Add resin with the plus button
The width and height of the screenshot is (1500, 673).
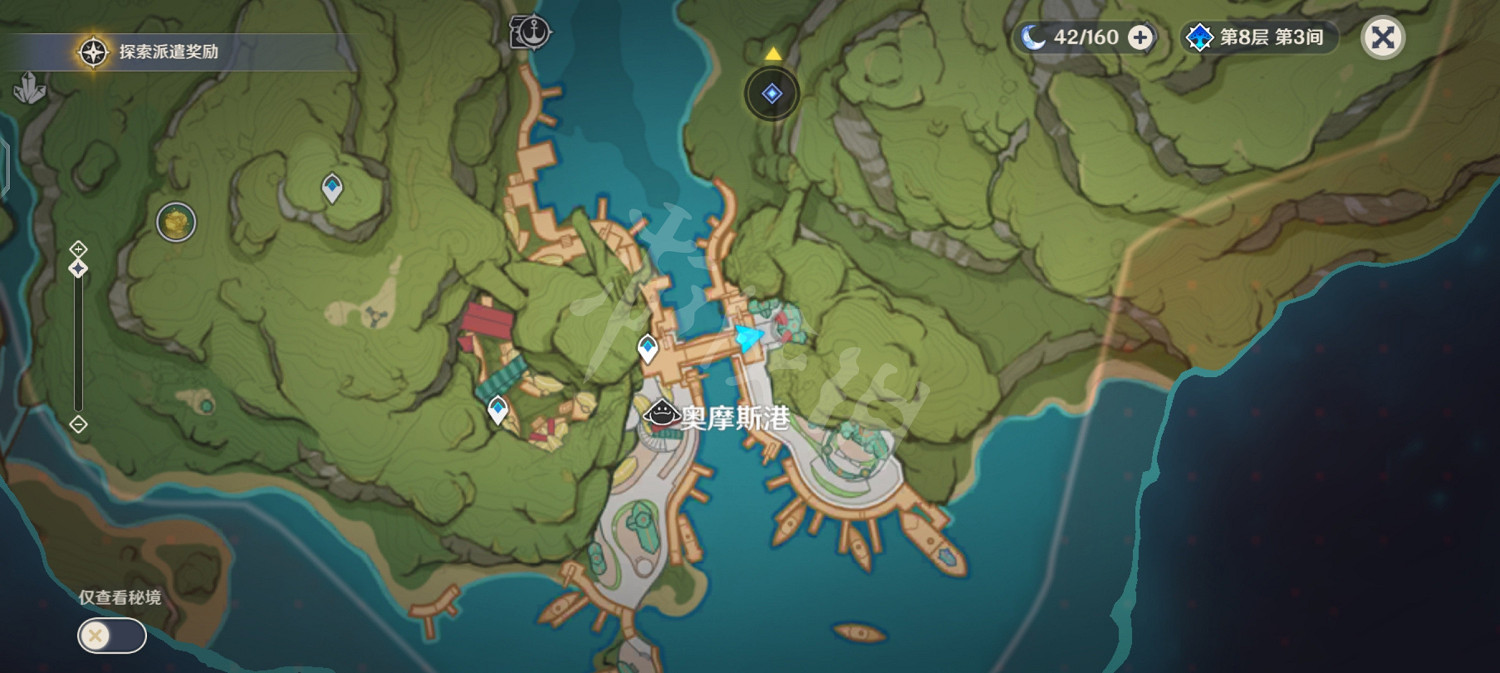1140,38
